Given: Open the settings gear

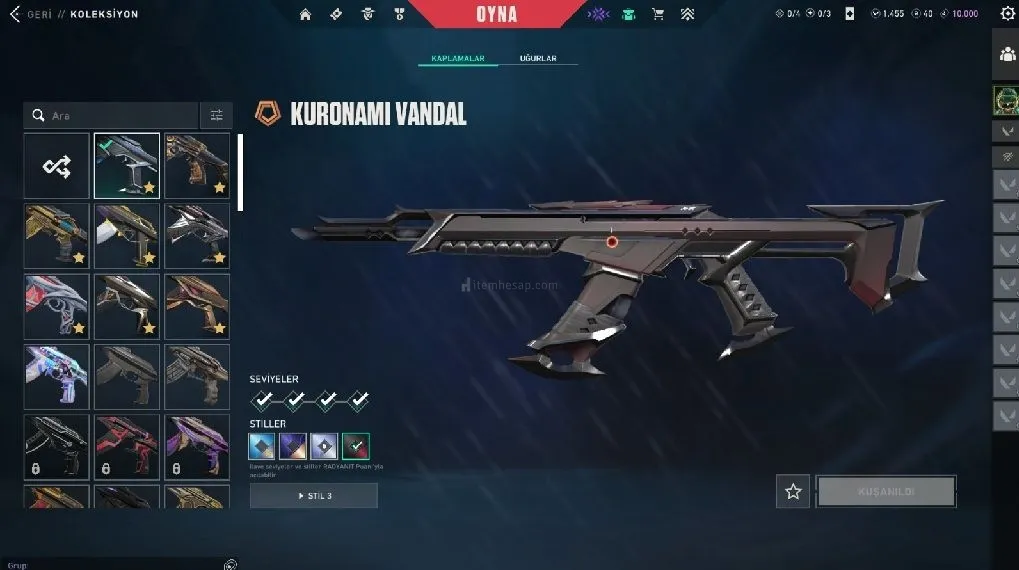Looking at the screenshot, I should (x=1006, y=14).
